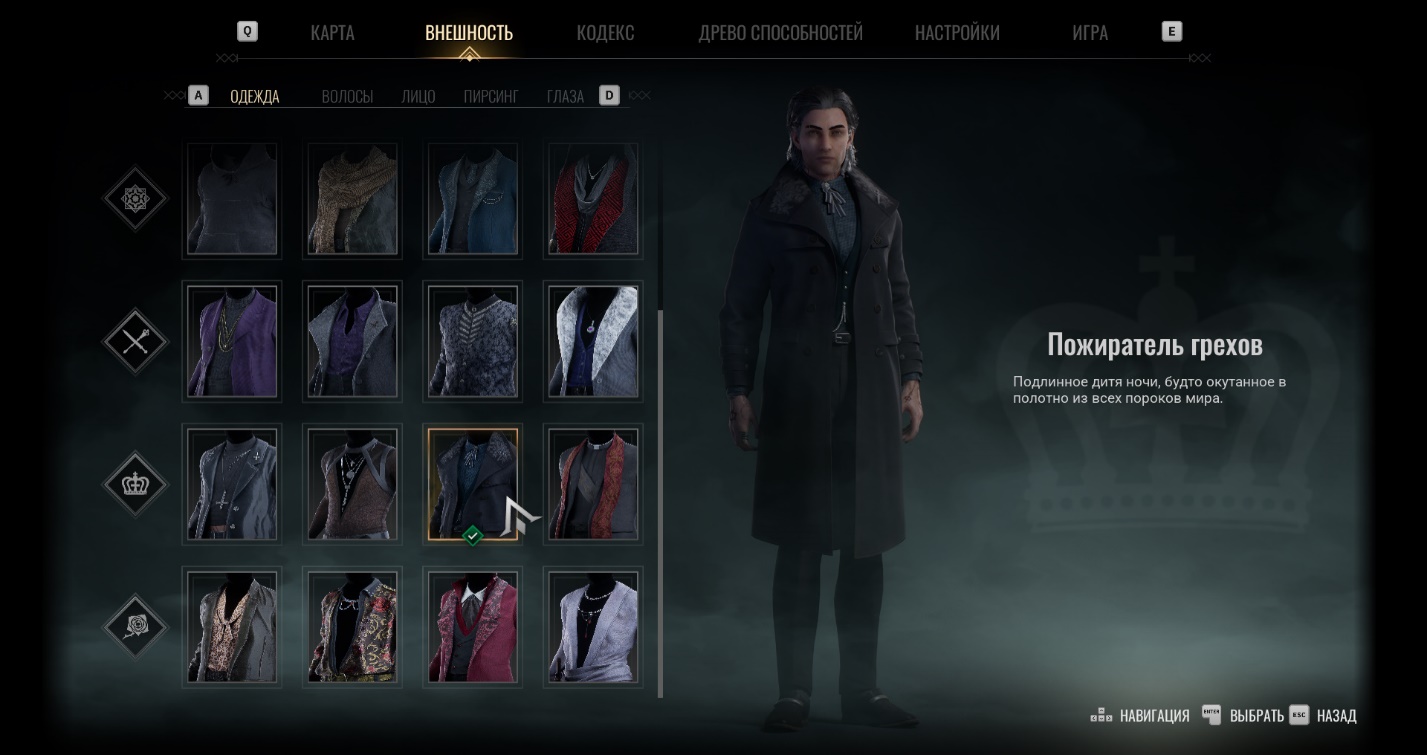Click the crown clan filter icon
The image size is (1427, 755).
135,484
